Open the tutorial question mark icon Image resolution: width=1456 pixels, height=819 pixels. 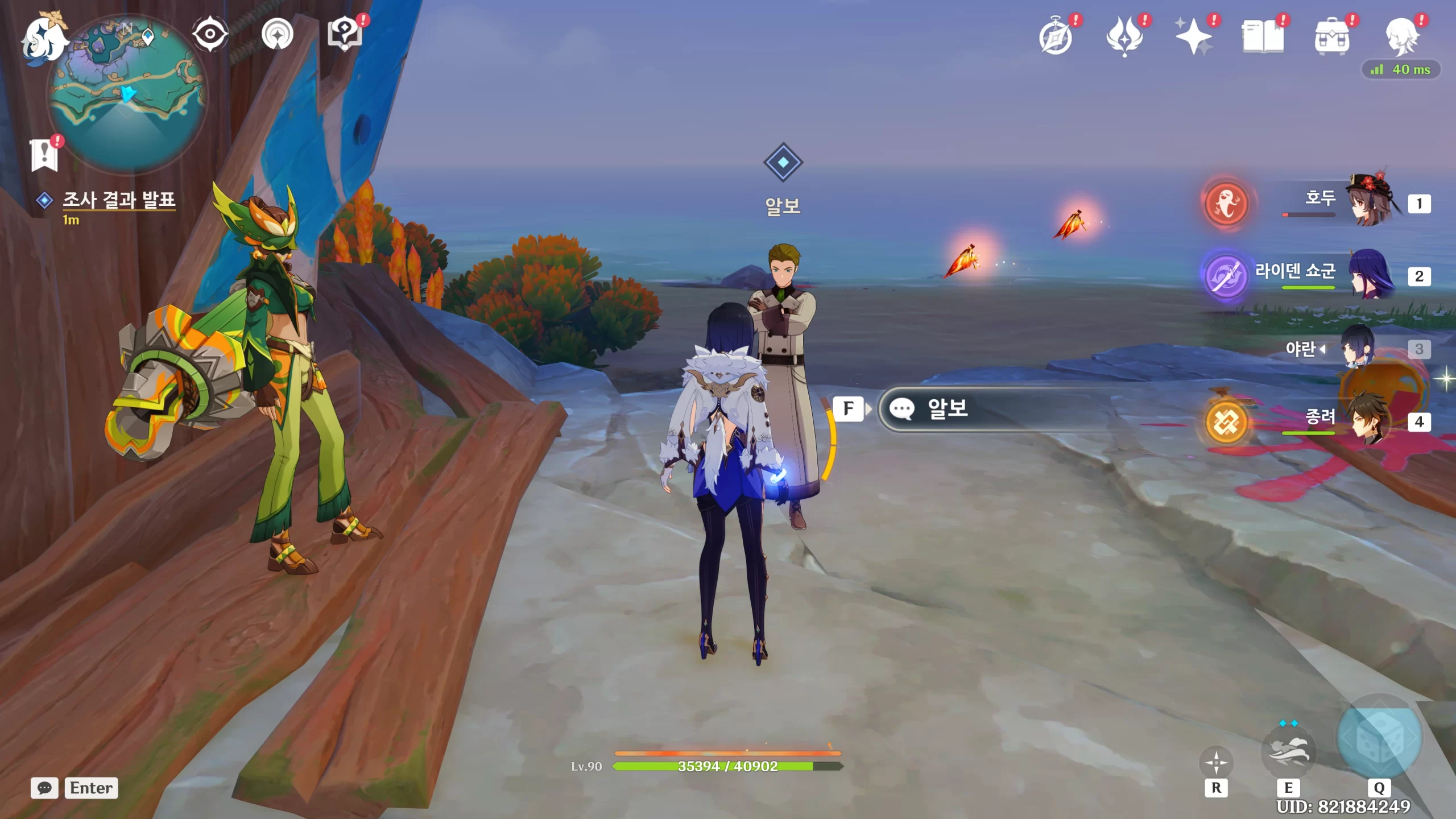click(x=345, y=34)
